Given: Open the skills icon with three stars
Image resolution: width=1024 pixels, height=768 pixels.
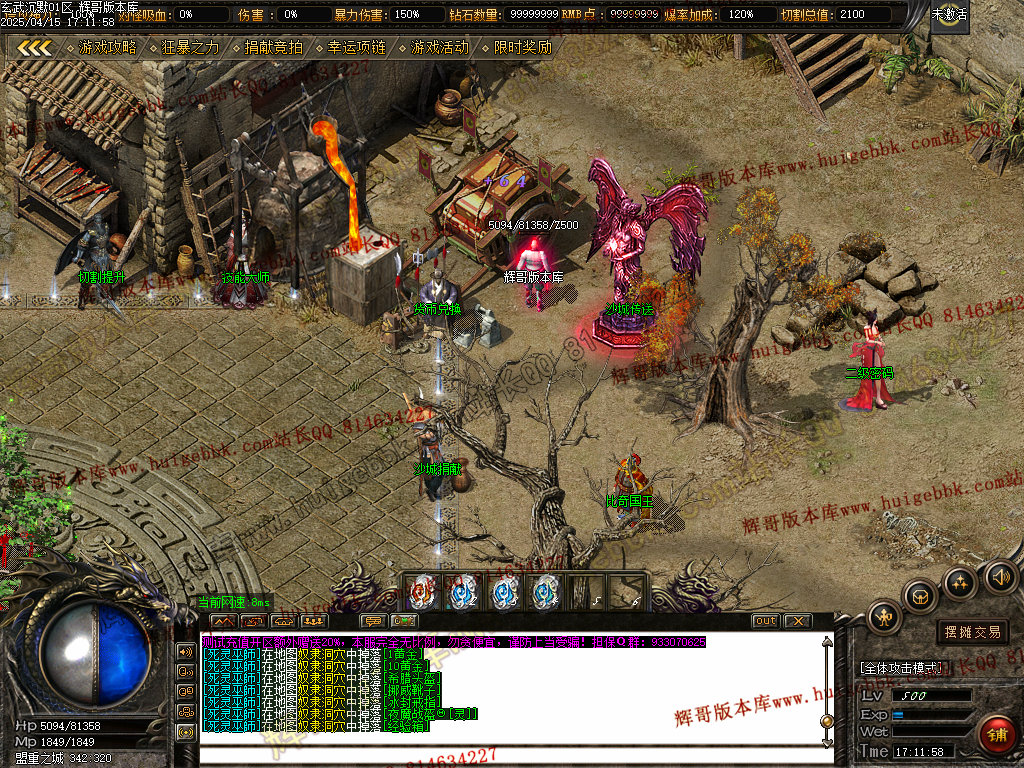Looking at the screenshot, I should tap(960, 582).
